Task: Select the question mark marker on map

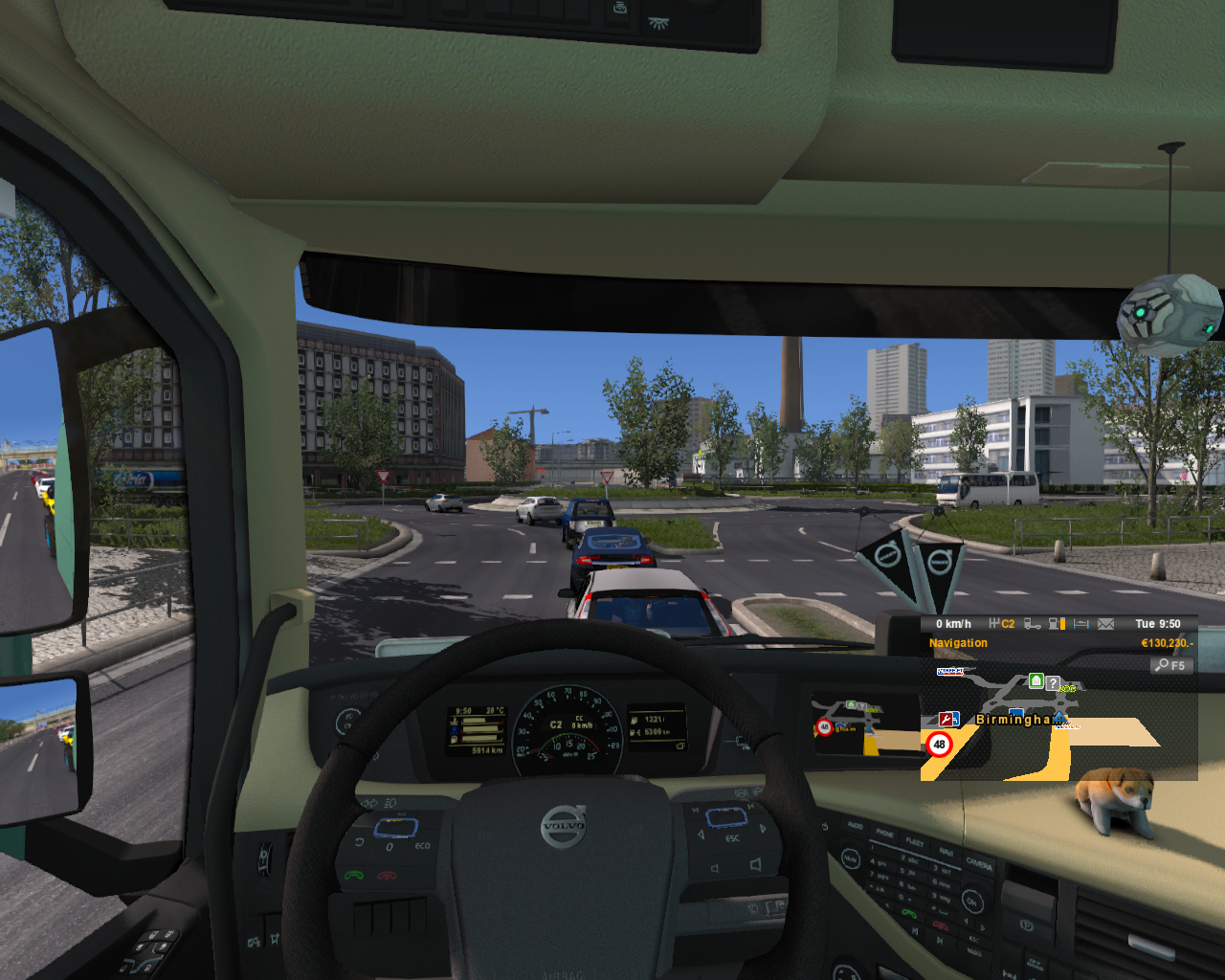Action: pos(1053,682)
